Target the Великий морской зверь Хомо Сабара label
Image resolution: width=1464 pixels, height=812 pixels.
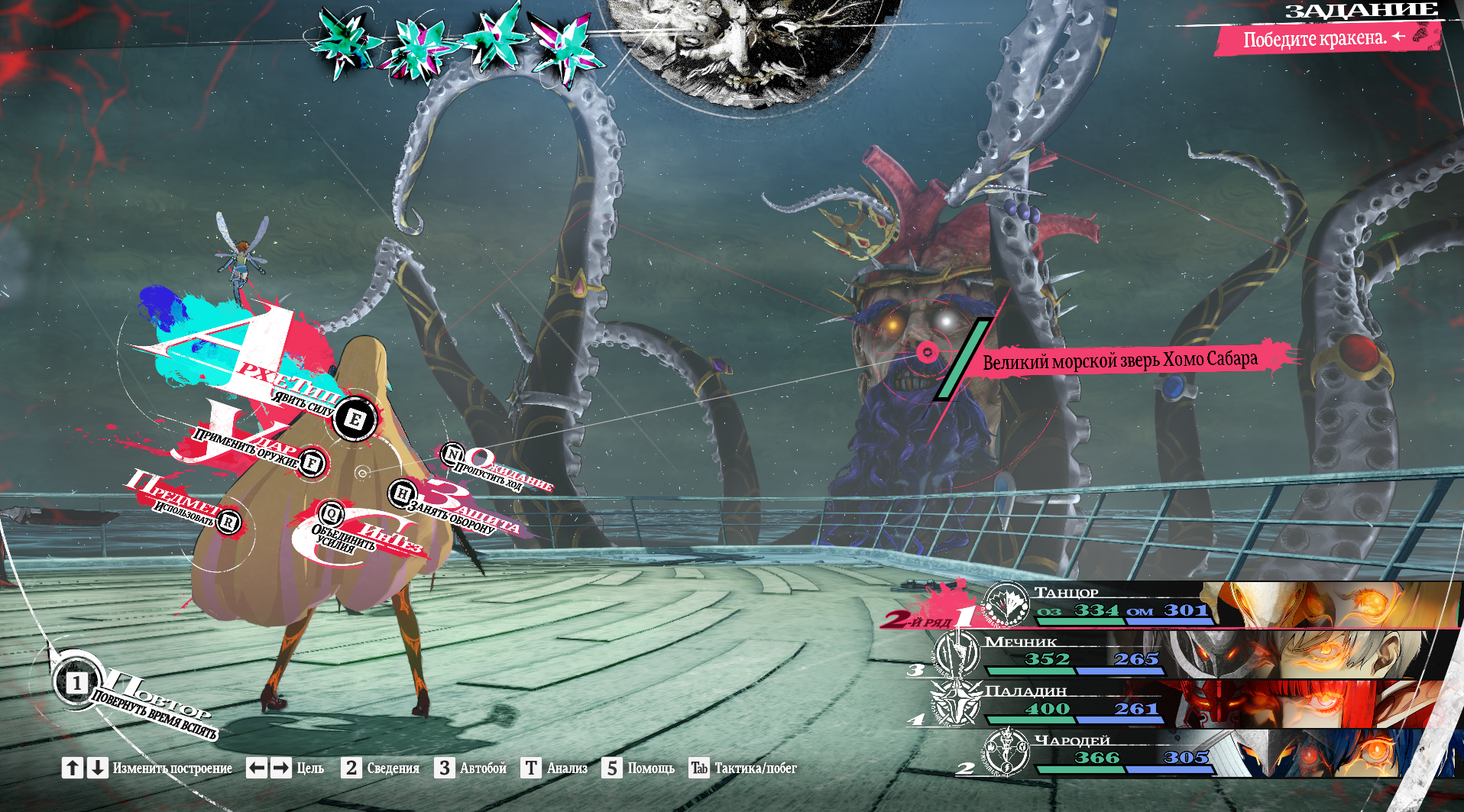1119,360
